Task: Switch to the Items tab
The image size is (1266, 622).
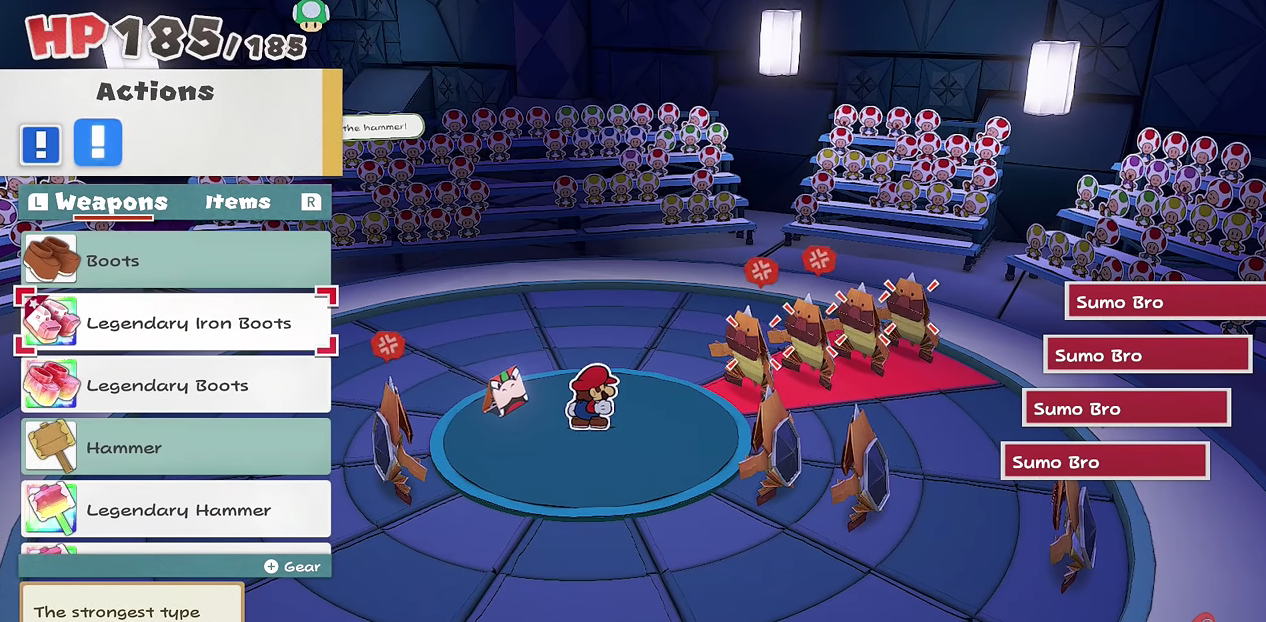Action: [x=238, y=202]
